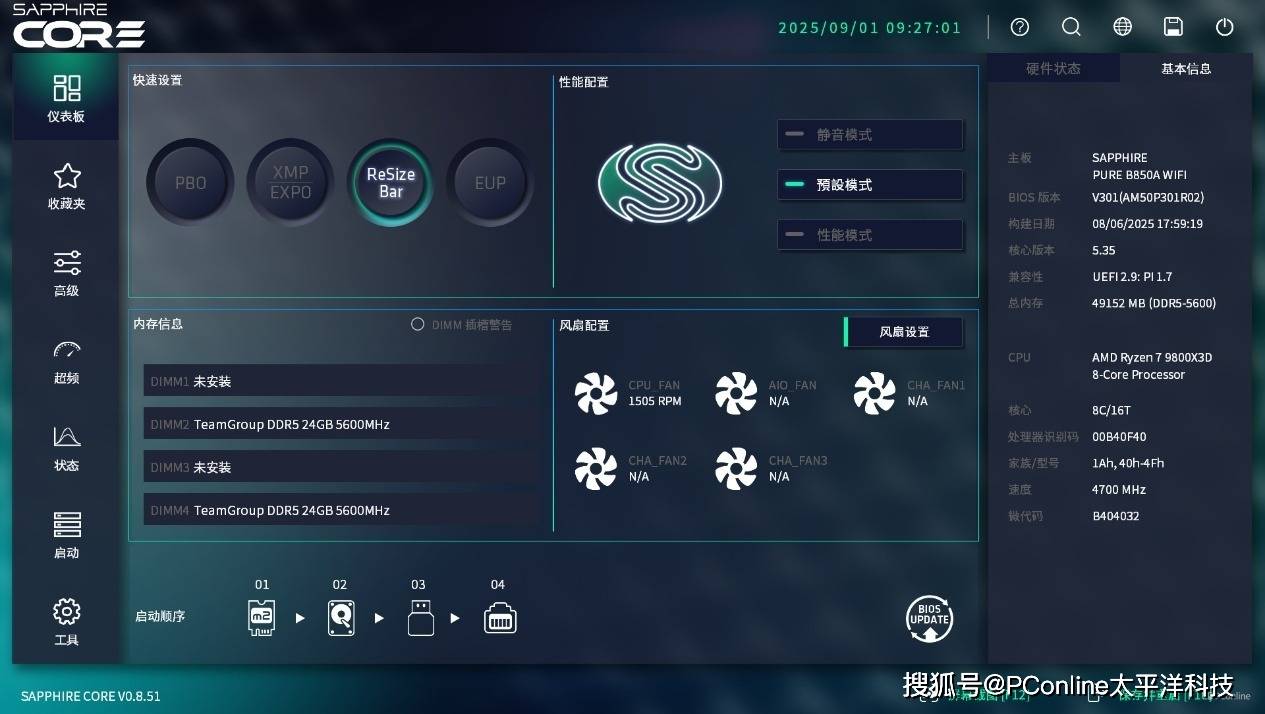Toggle the EUP quick setting

click(490, 183)
